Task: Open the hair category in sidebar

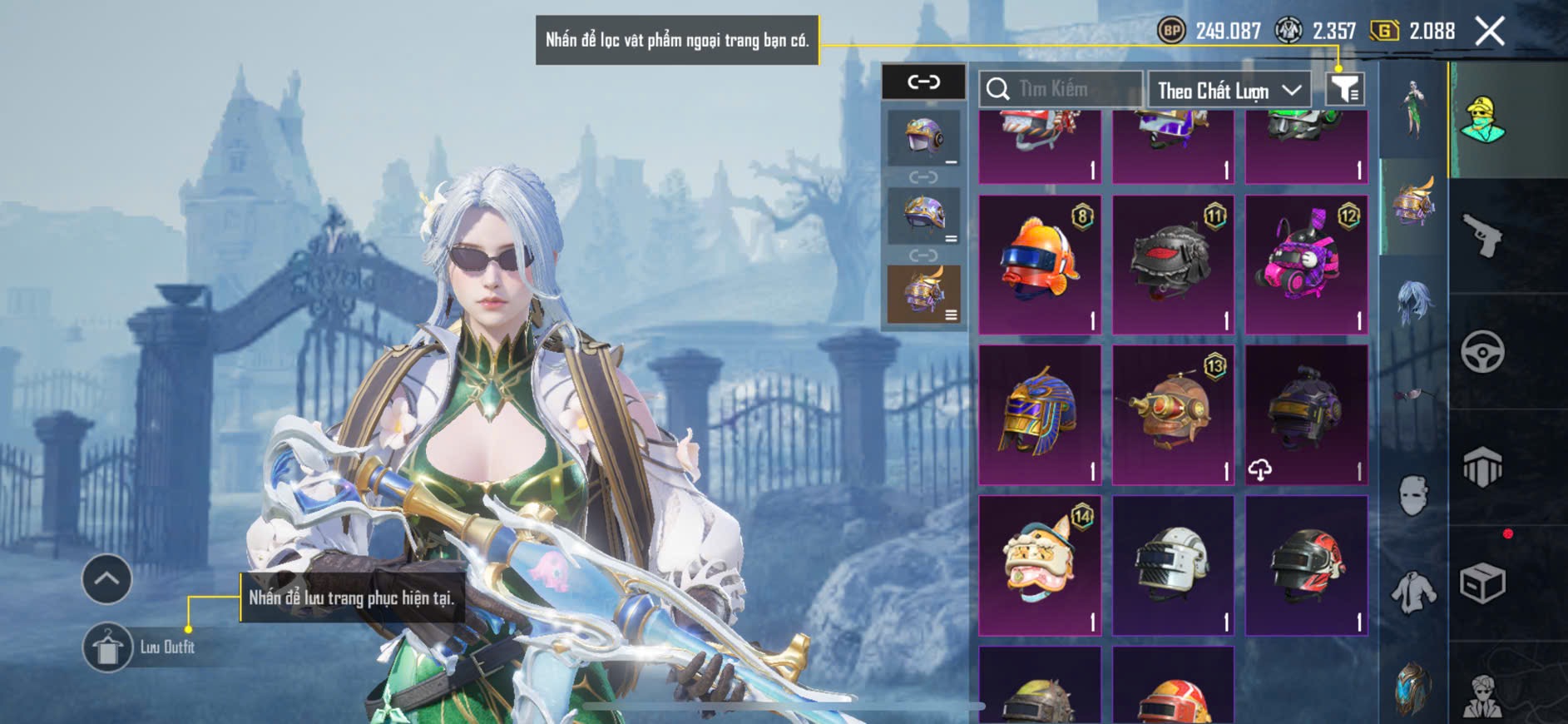Action: pyautogui.click(x=1413, y=302)
